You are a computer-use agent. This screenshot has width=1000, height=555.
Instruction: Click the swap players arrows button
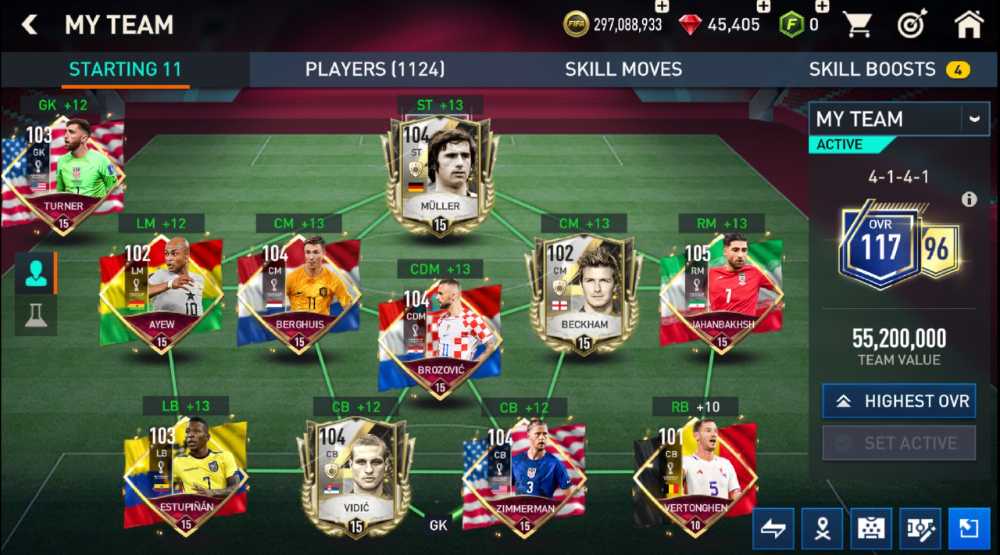(x=774, y=527)
